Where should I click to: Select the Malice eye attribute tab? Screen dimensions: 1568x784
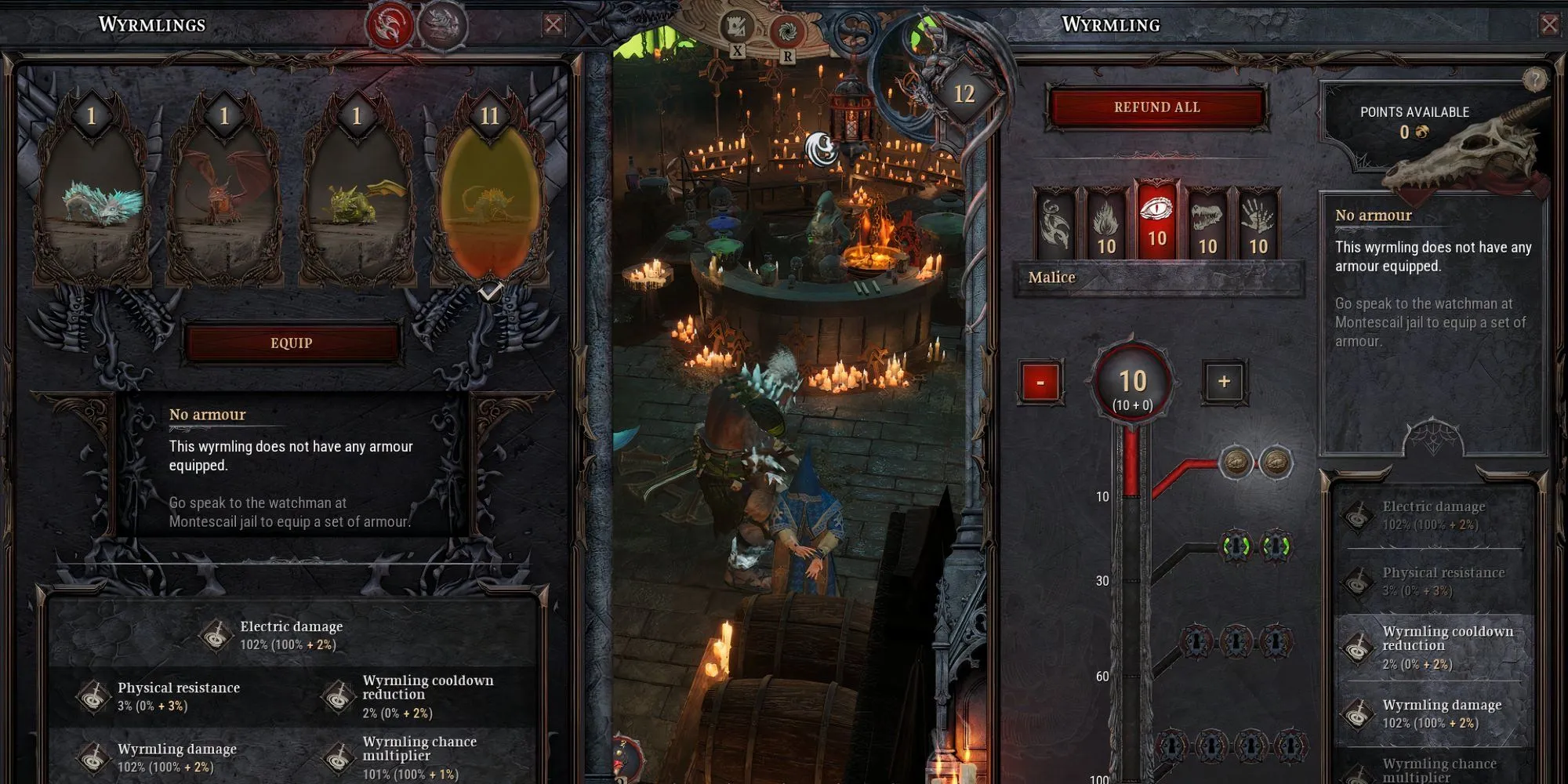coord(1157,222)
